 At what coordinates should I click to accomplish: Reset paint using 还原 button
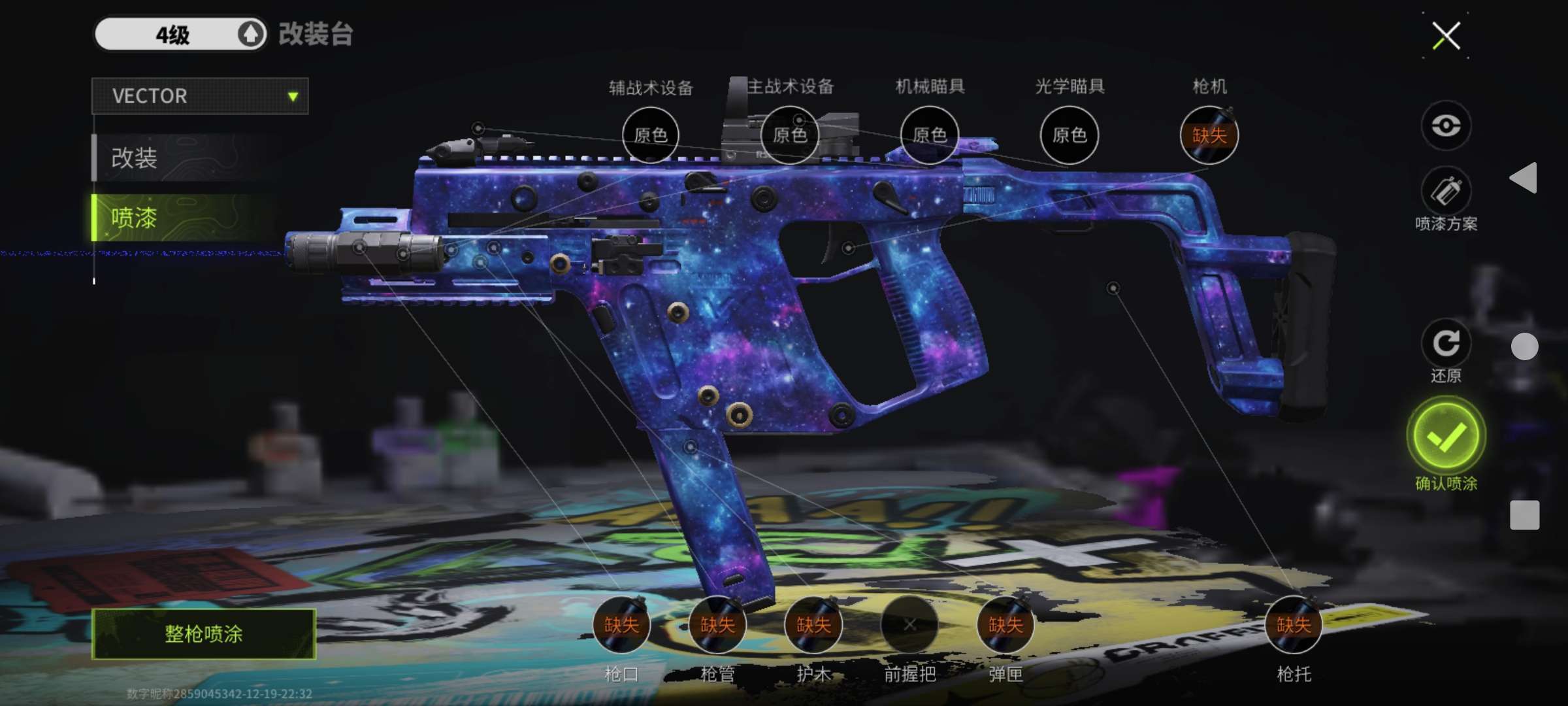(1446, 343)
